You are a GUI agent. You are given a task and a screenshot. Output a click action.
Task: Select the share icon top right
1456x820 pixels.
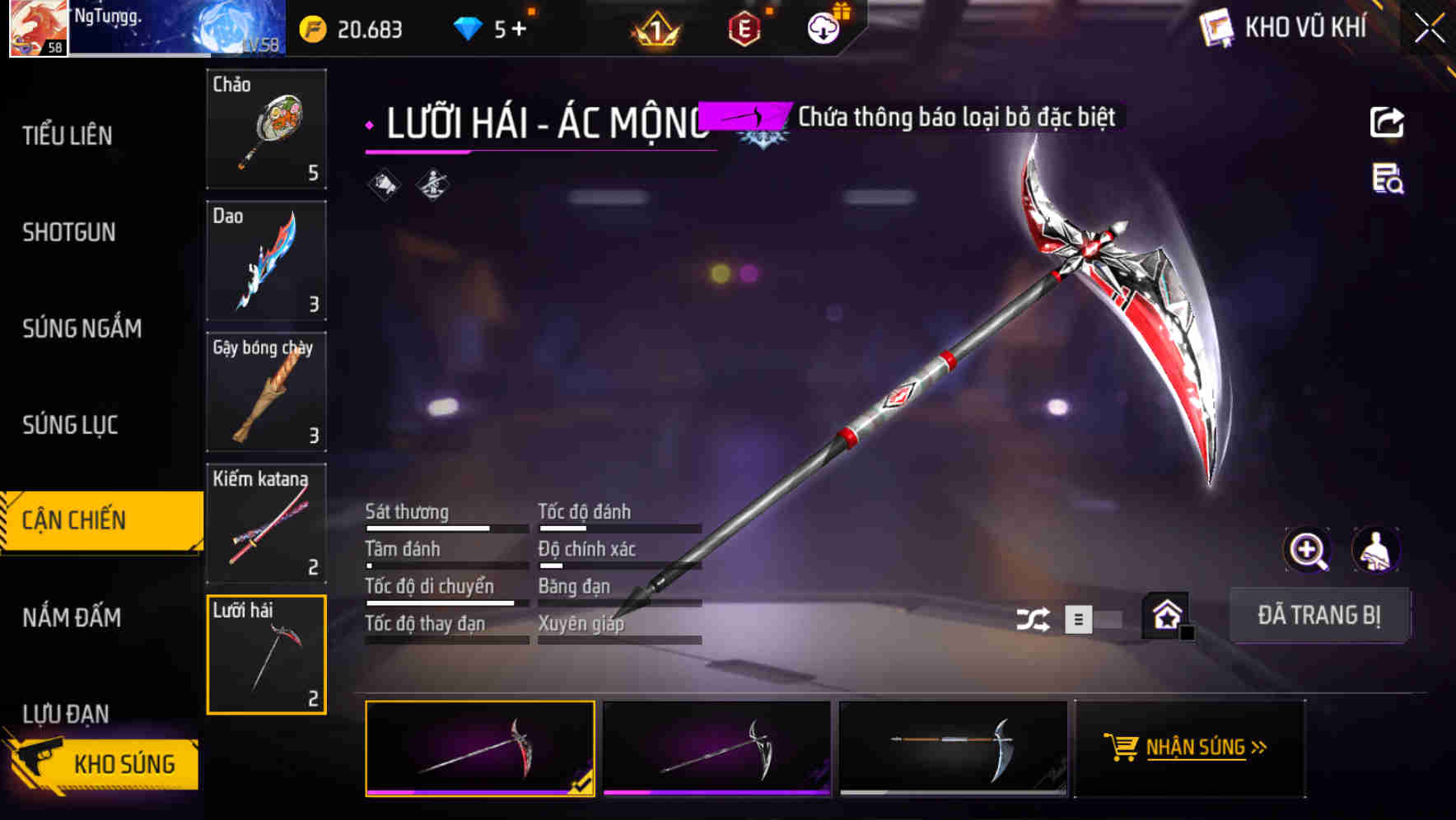pos(1387,122)
